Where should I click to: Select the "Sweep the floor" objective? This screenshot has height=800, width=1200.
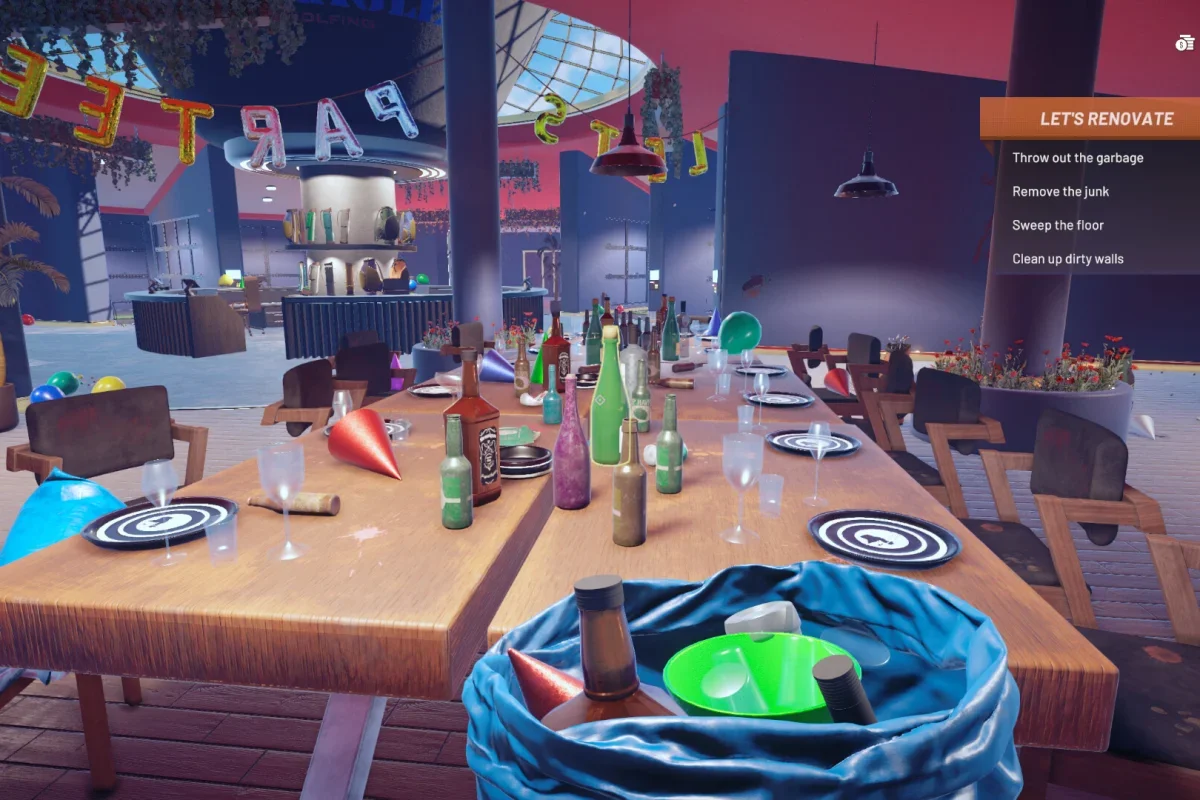(1057, 225)
